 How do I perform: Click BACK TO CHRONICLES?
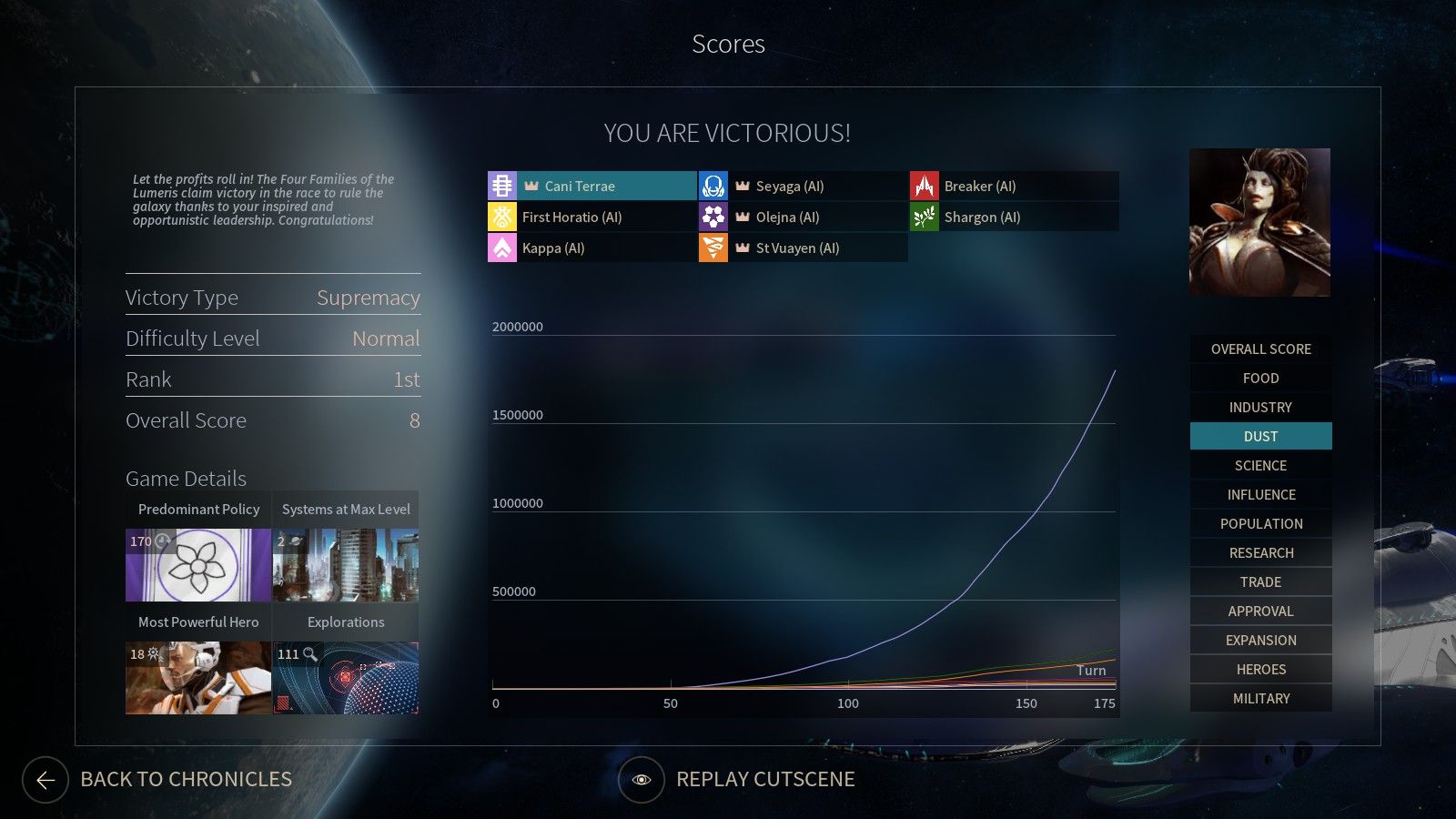coord(186,779)
